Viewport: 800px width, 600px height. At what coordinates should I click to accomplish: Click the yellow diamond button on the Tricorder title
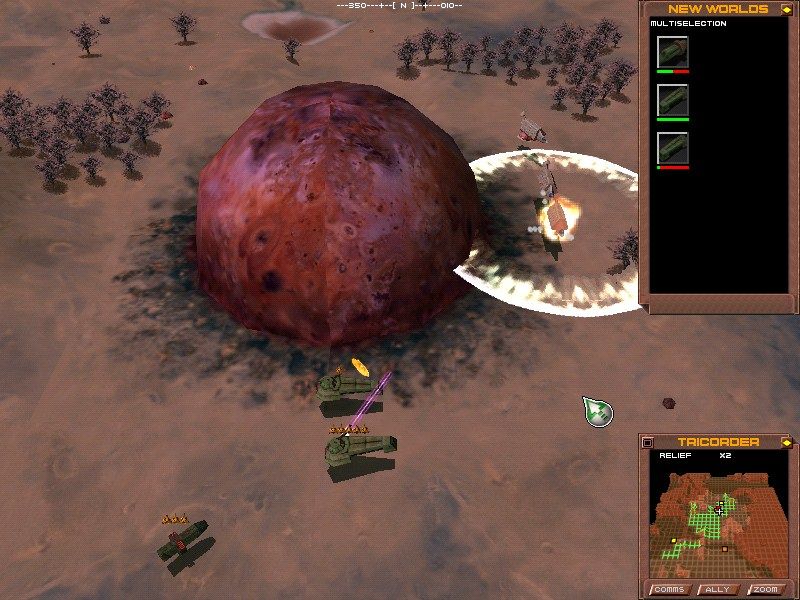coord(786,442)
